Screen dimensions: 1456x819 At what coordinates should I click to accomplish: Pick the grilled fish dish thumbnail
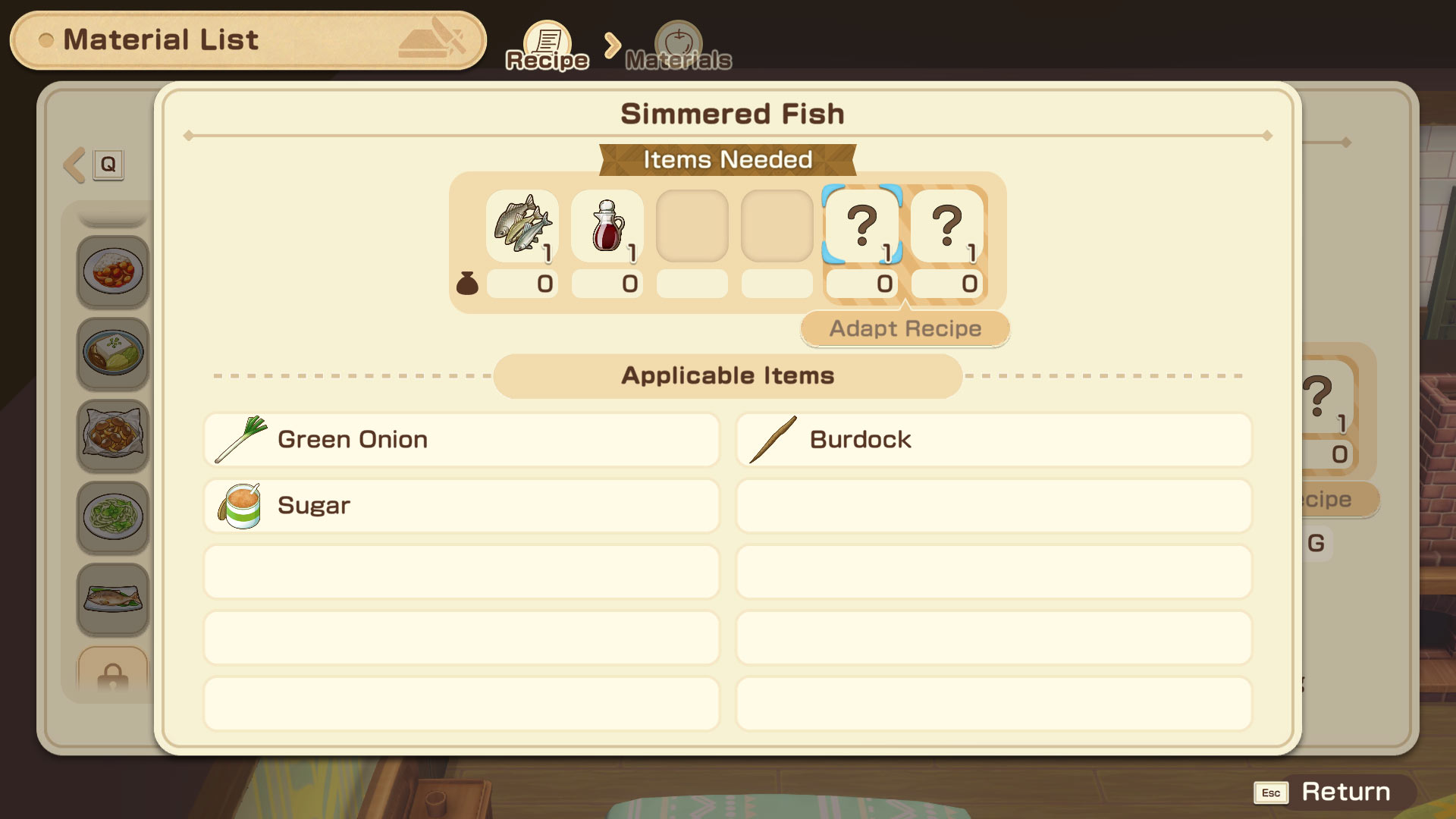tap(113, 599)
